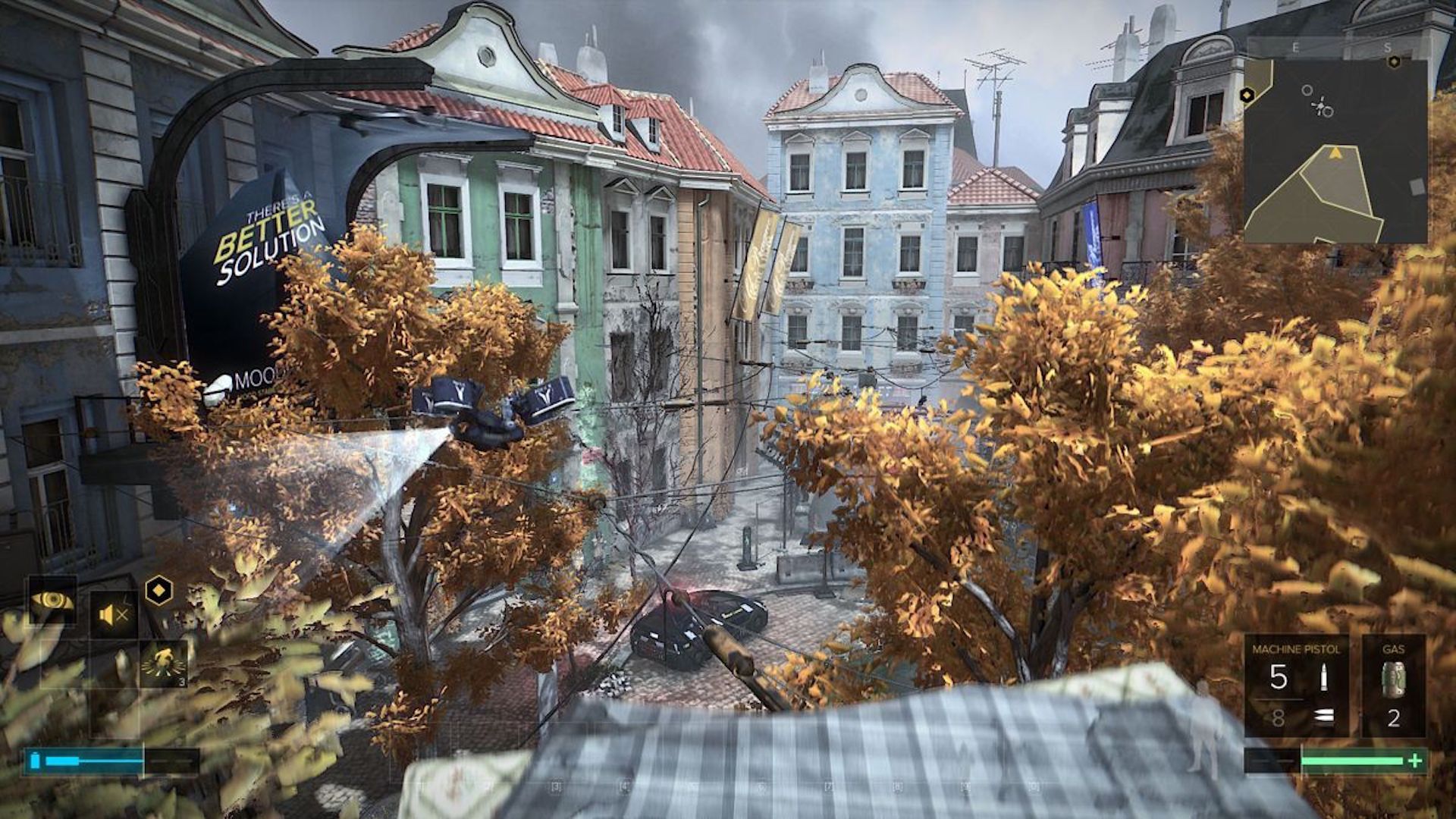Viewport: 1456px width, 819px height.
Task: Click the spare ammo clip icon below the bullet
Action: point(1323,717)
